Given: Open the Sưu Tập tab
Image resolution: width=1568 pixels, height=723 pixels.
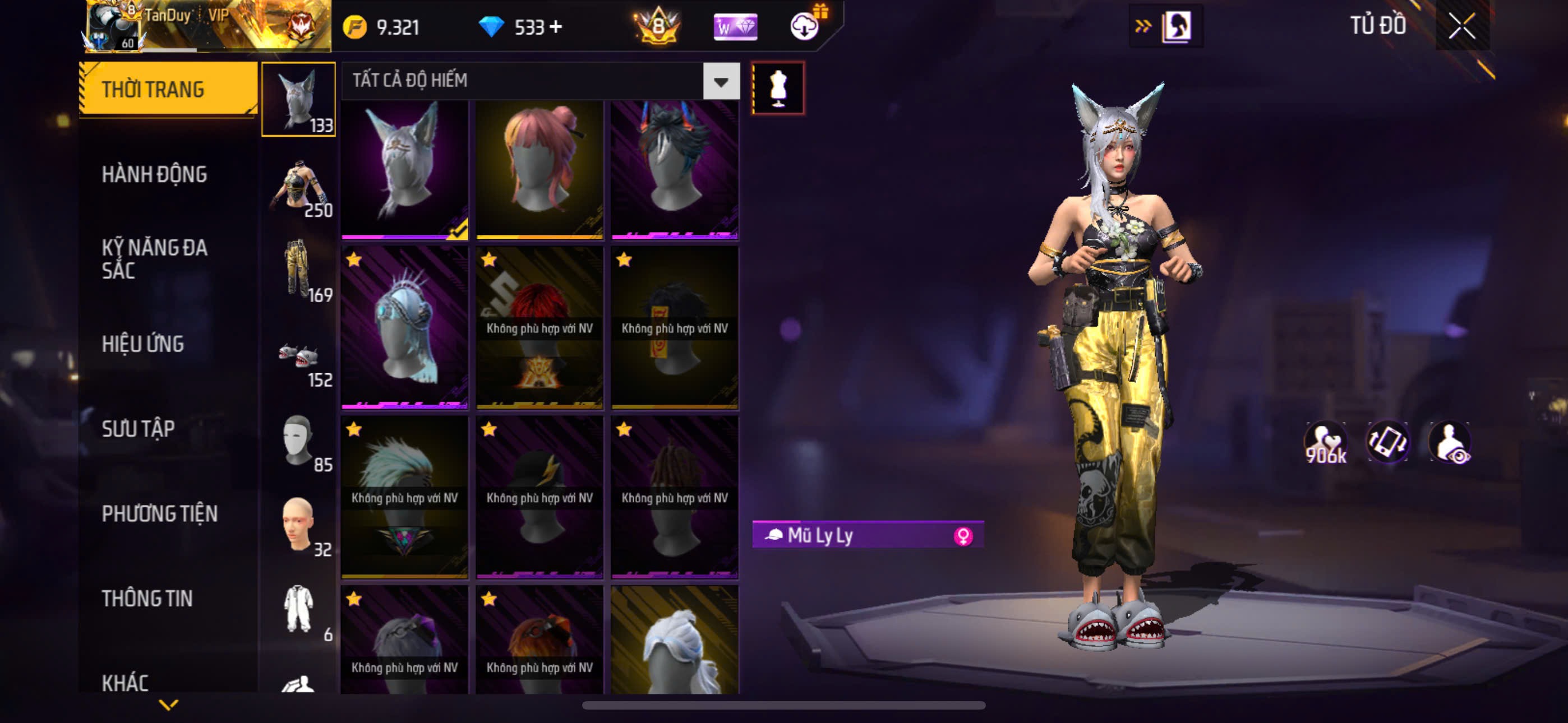Looking at the screenshot, I should pyautogui.click(x=138, y=429).
